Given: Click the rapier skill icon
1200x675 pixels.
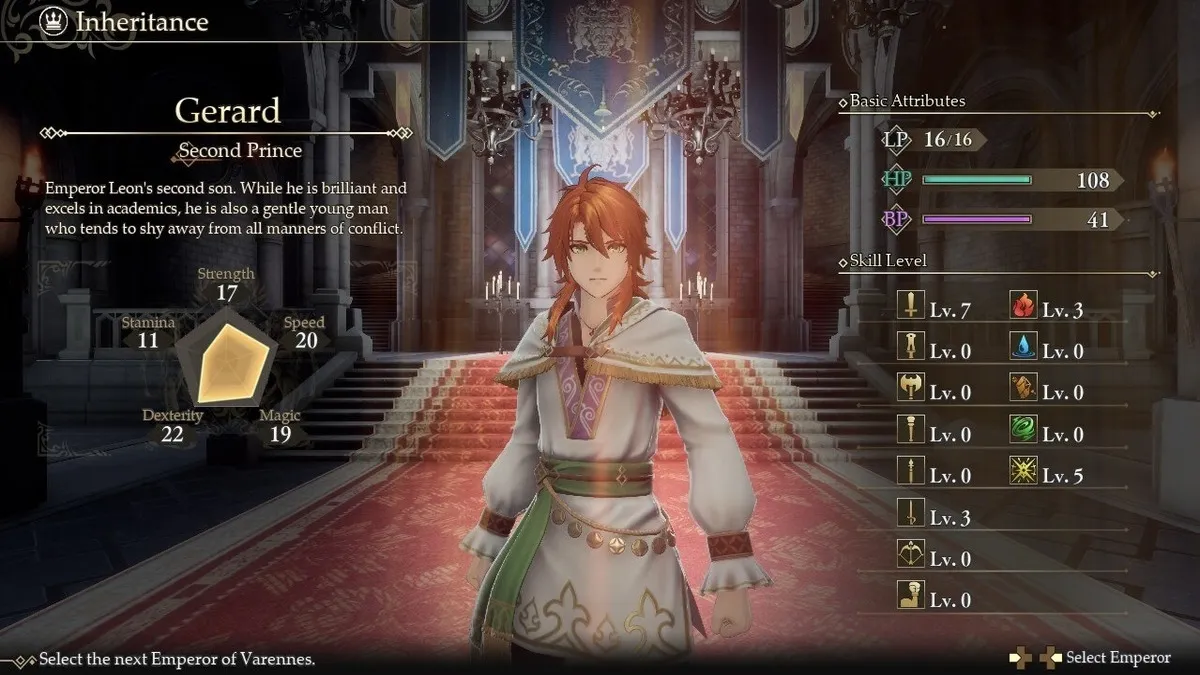Looking at the screenshot, I should pos(910,515).
